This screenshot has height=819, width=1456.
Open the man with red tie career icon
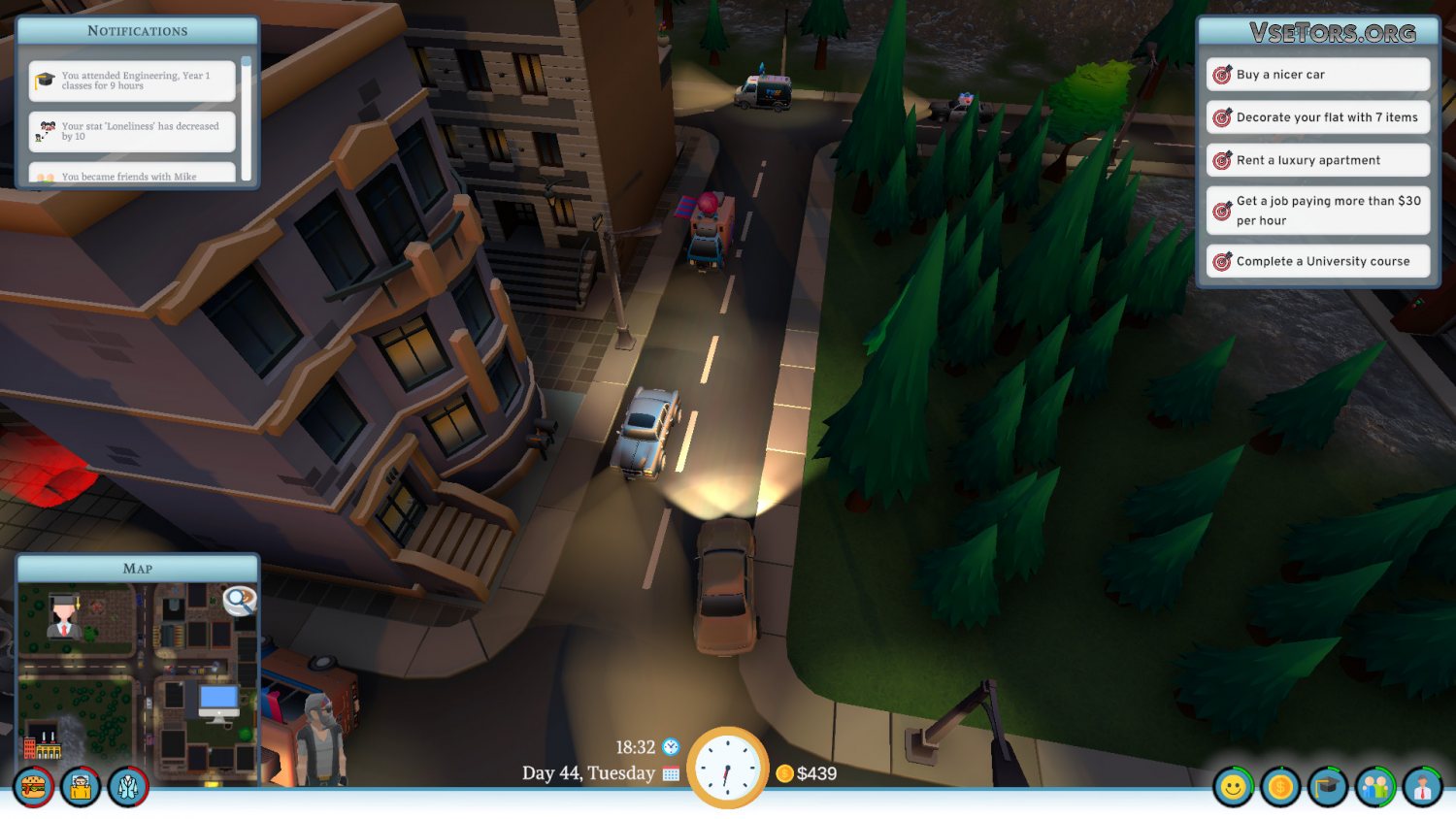point(1422,787)
